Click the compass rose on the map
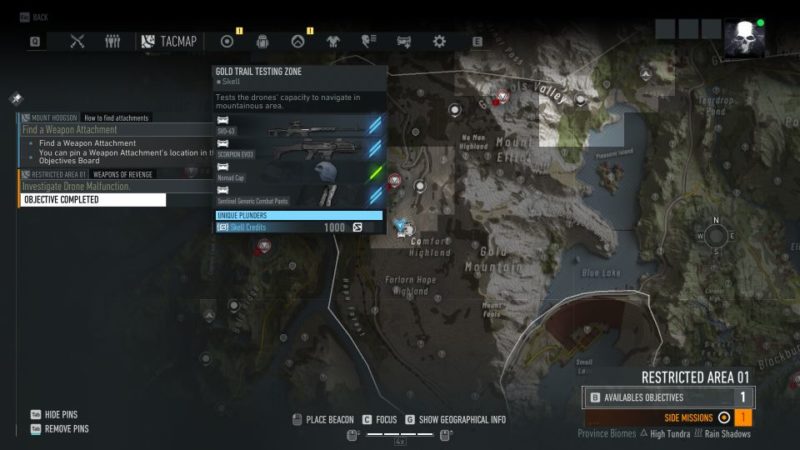Viewport: 800px width, 450px height. pos(716,236)
